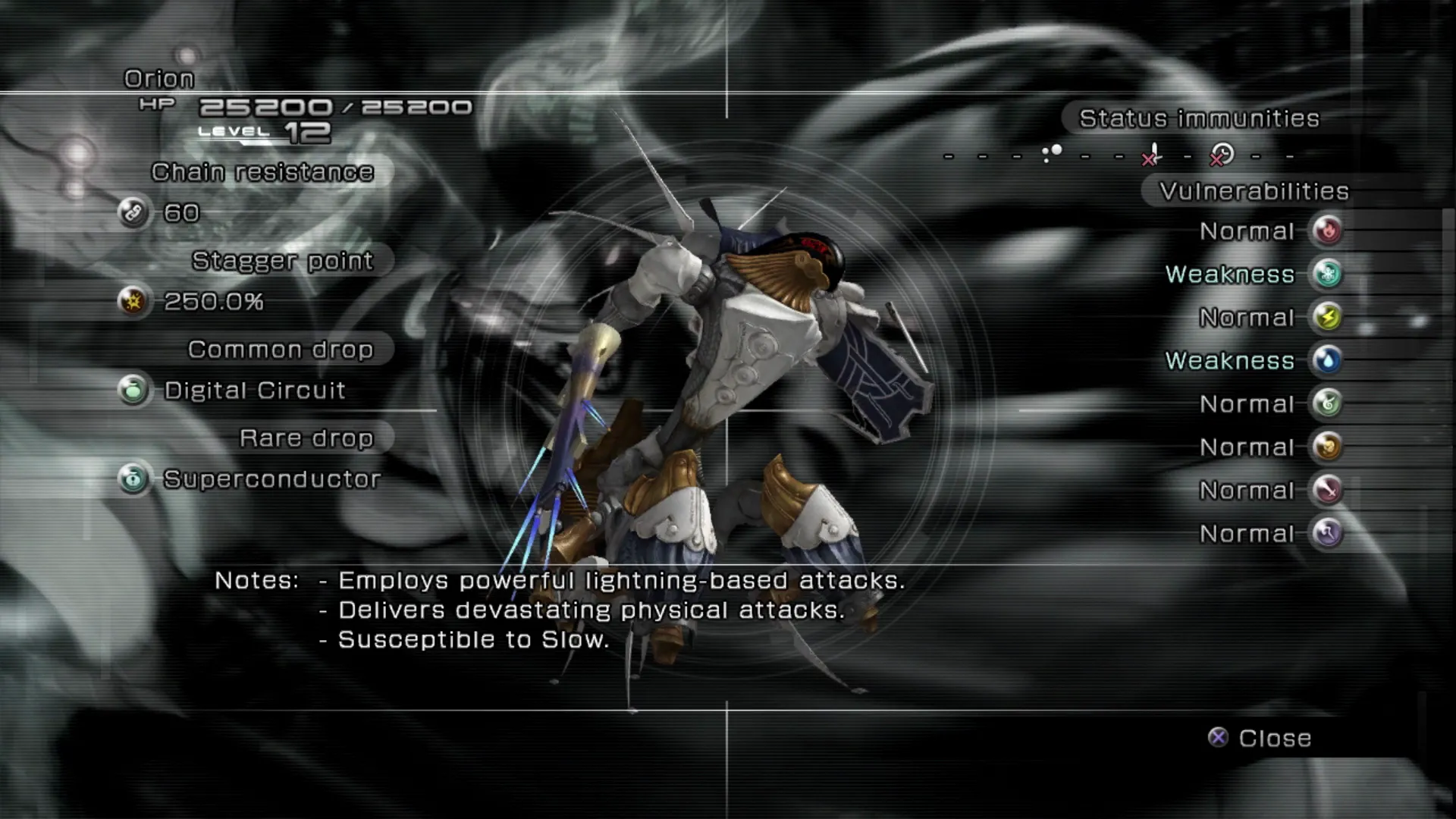This screenshot has width=1456, height=819.
Task: Click the chain resistance link icon
Action: [133, 212]
